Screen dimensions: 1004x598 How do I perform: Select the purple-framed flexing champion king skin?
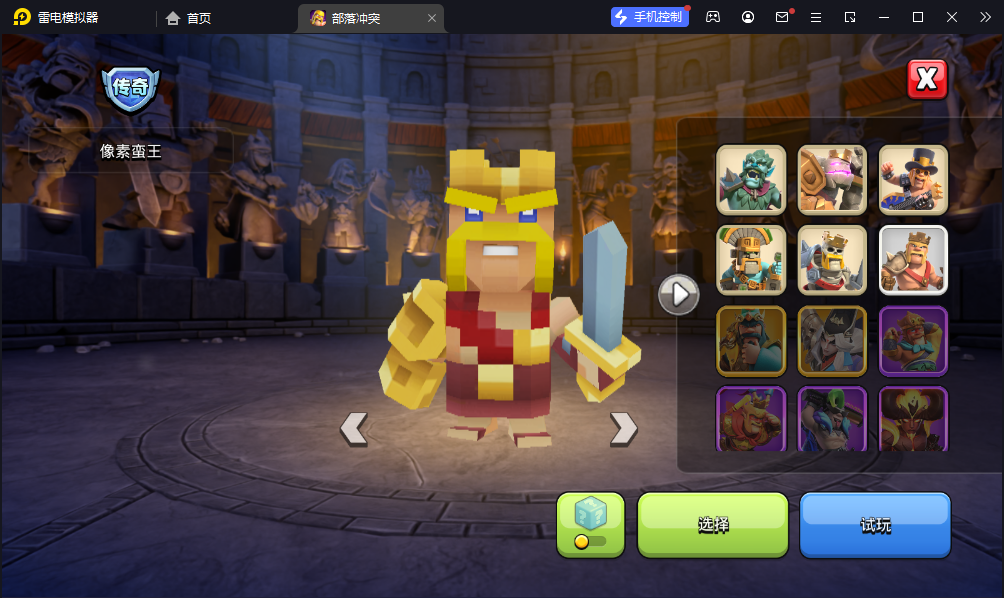913,341
